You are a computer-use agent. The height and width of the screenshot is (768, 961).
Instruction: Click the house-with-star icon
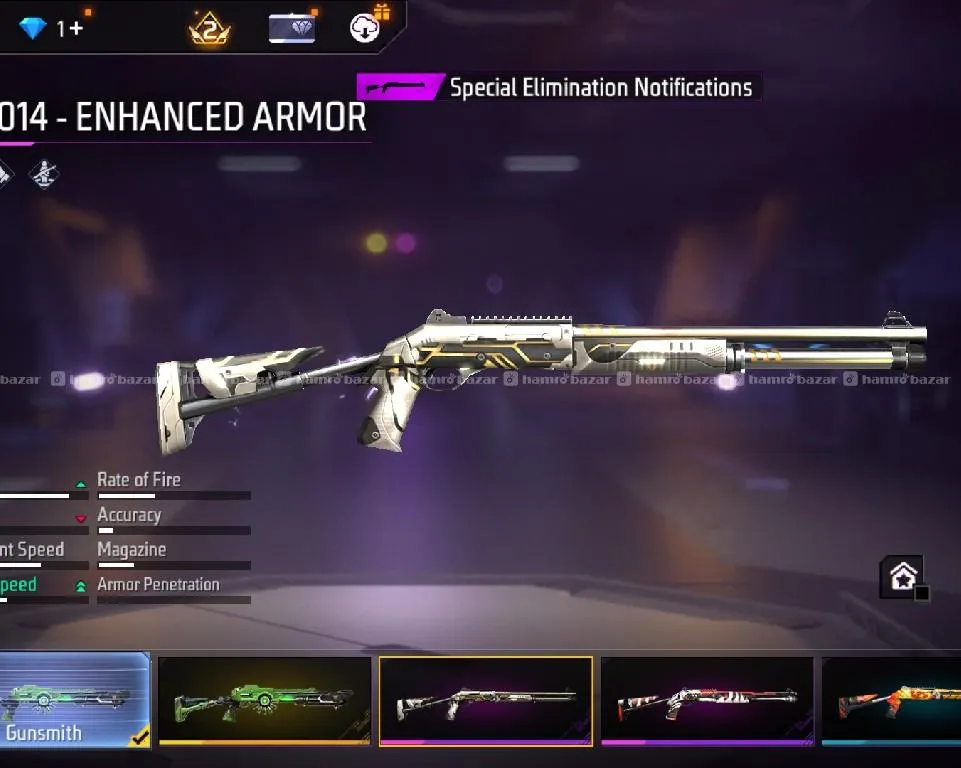pos(902,578)
